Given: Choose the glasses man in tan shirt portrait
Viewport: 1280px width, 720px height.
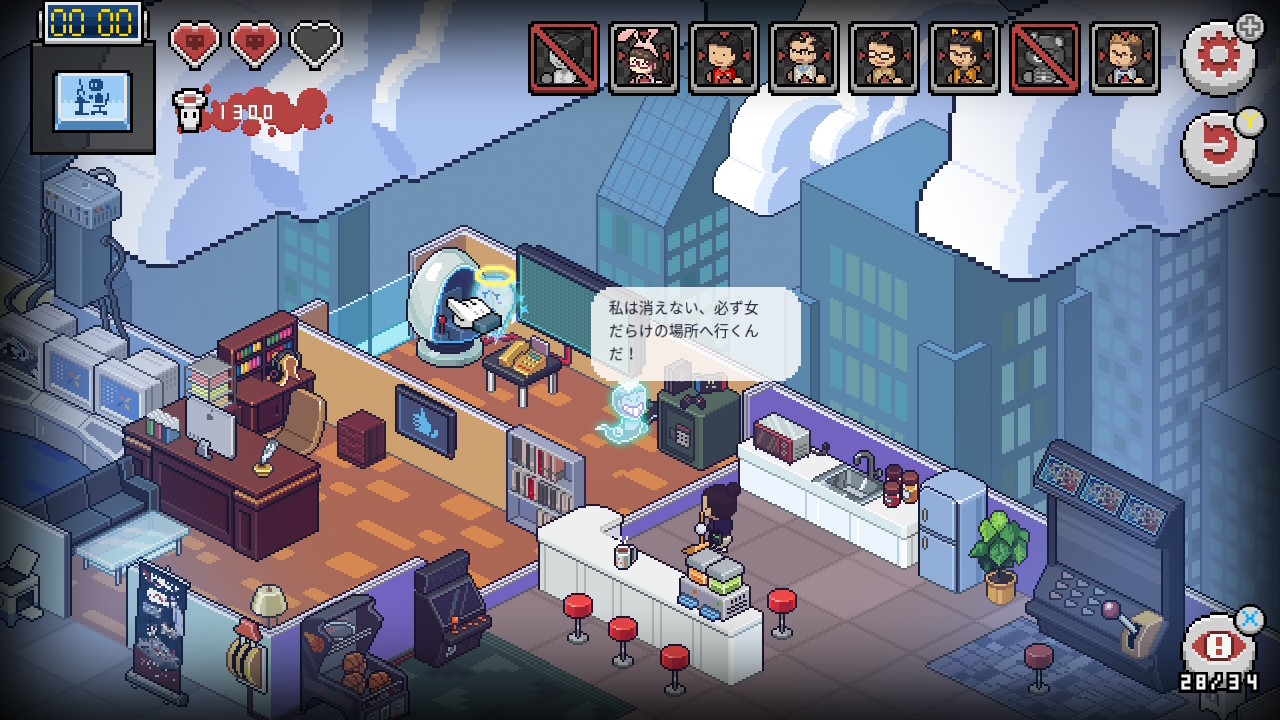Looking at the screenshot, I should coord(884,59).
